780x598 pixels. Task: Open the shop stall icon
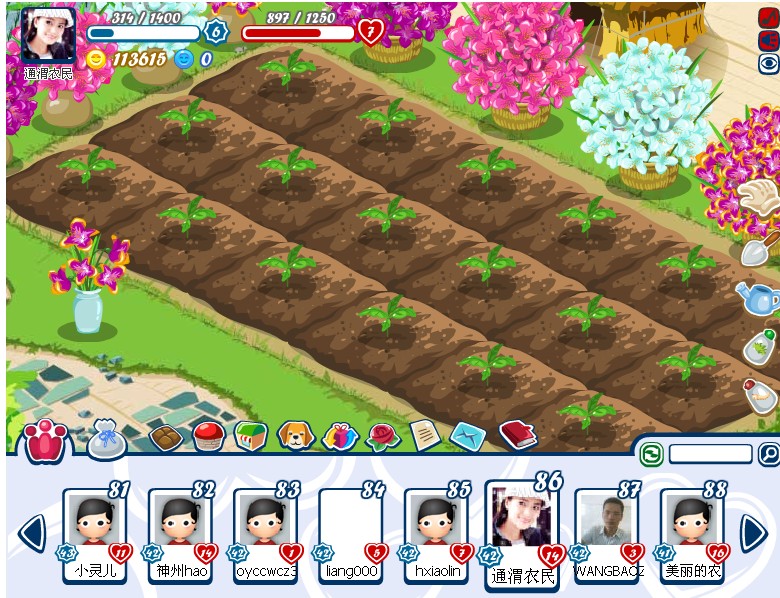pos(251,436)
